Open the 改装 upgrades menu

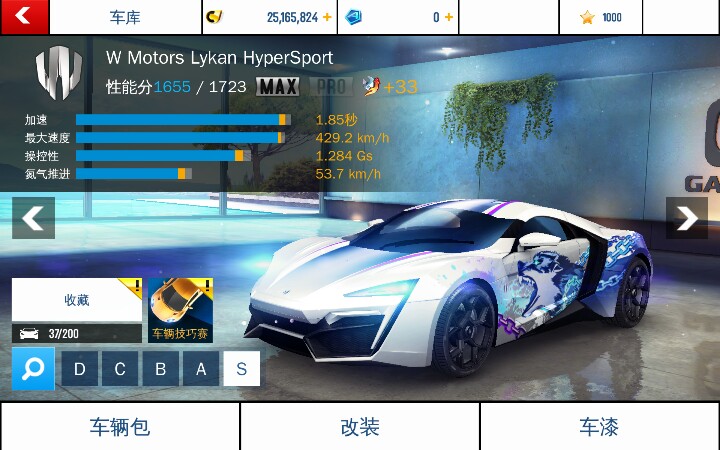coord(360,427)
